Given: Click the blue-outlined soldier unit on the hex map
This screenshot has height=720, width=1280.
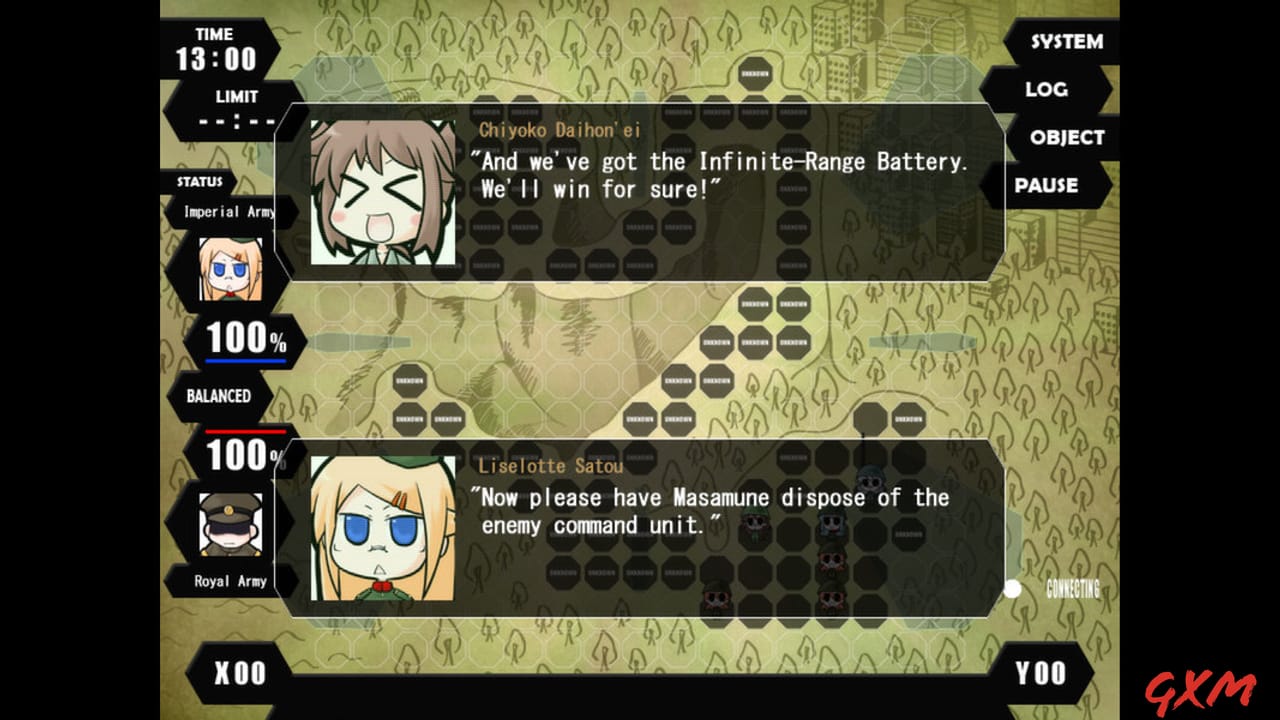Looking at the screenshot, I should [828, 522].
